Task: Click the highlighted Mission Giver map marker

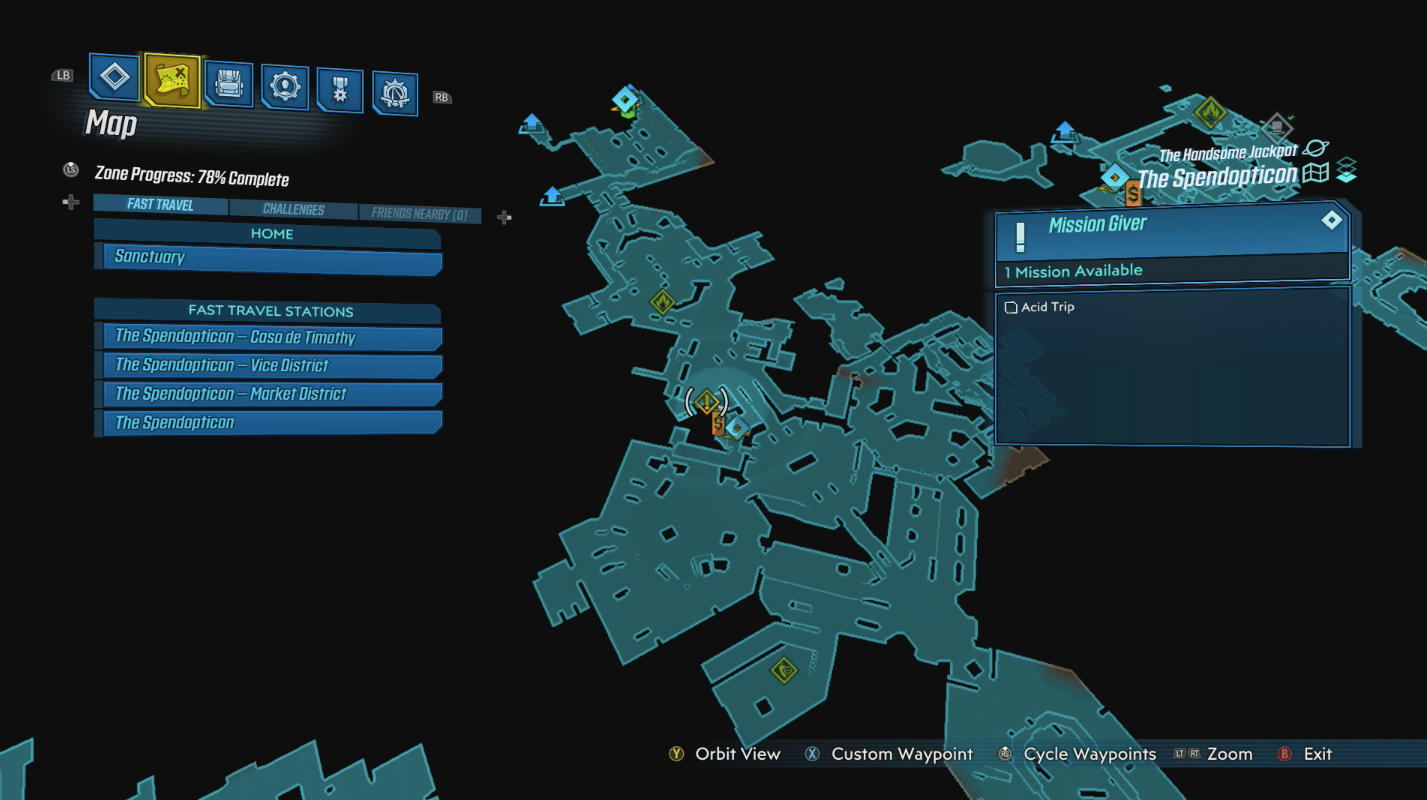Action: [708, 402]
